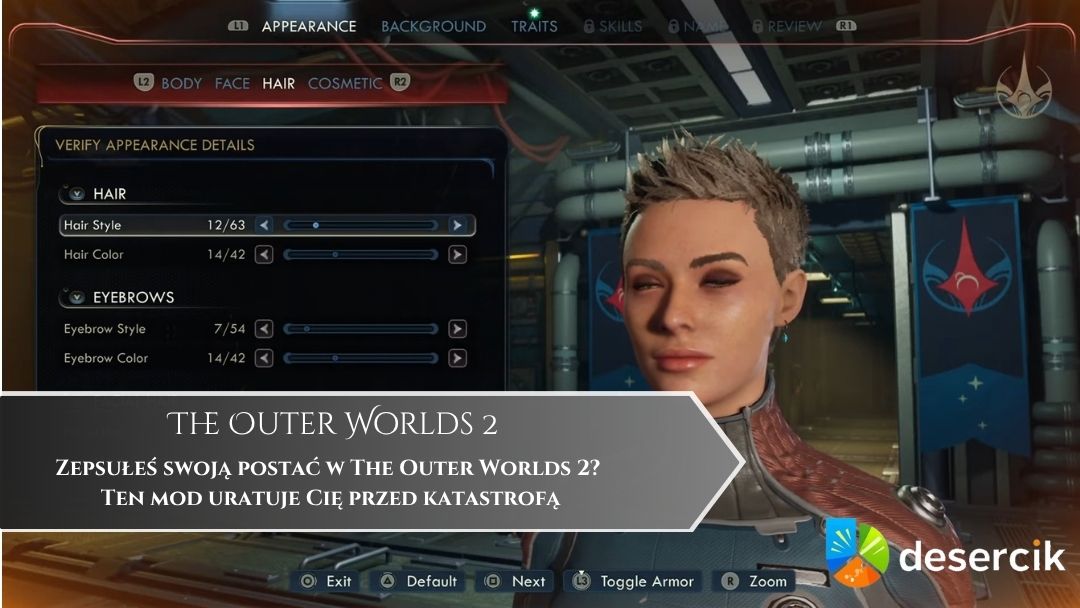
Task: Switch to the Body sub-tab
Action: tap(181, 83)
